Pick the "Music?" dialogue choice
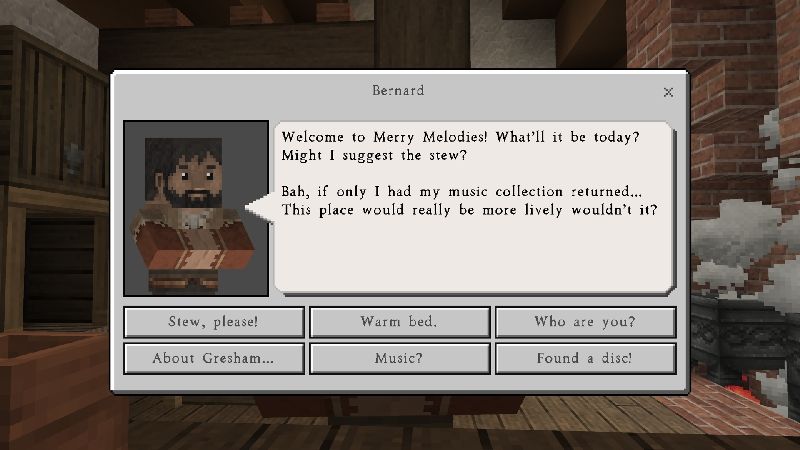Viewport: 800px width, 450px height. (x=399, y=358)
